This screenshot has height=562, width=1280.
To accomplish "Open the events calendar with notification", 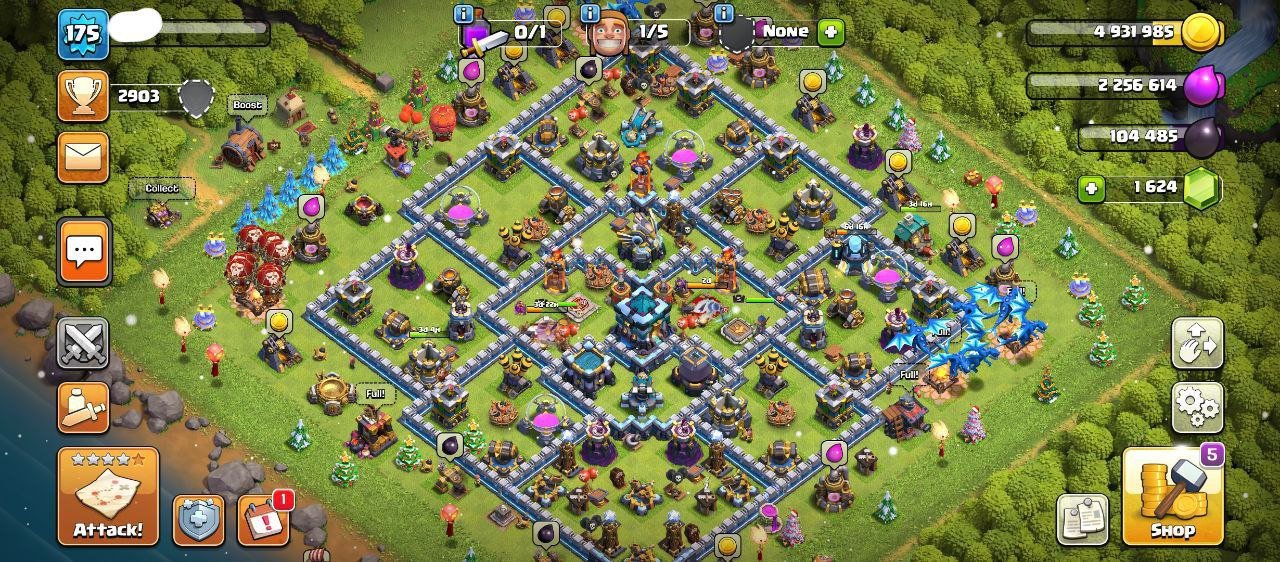I will [x=263, y=520].
